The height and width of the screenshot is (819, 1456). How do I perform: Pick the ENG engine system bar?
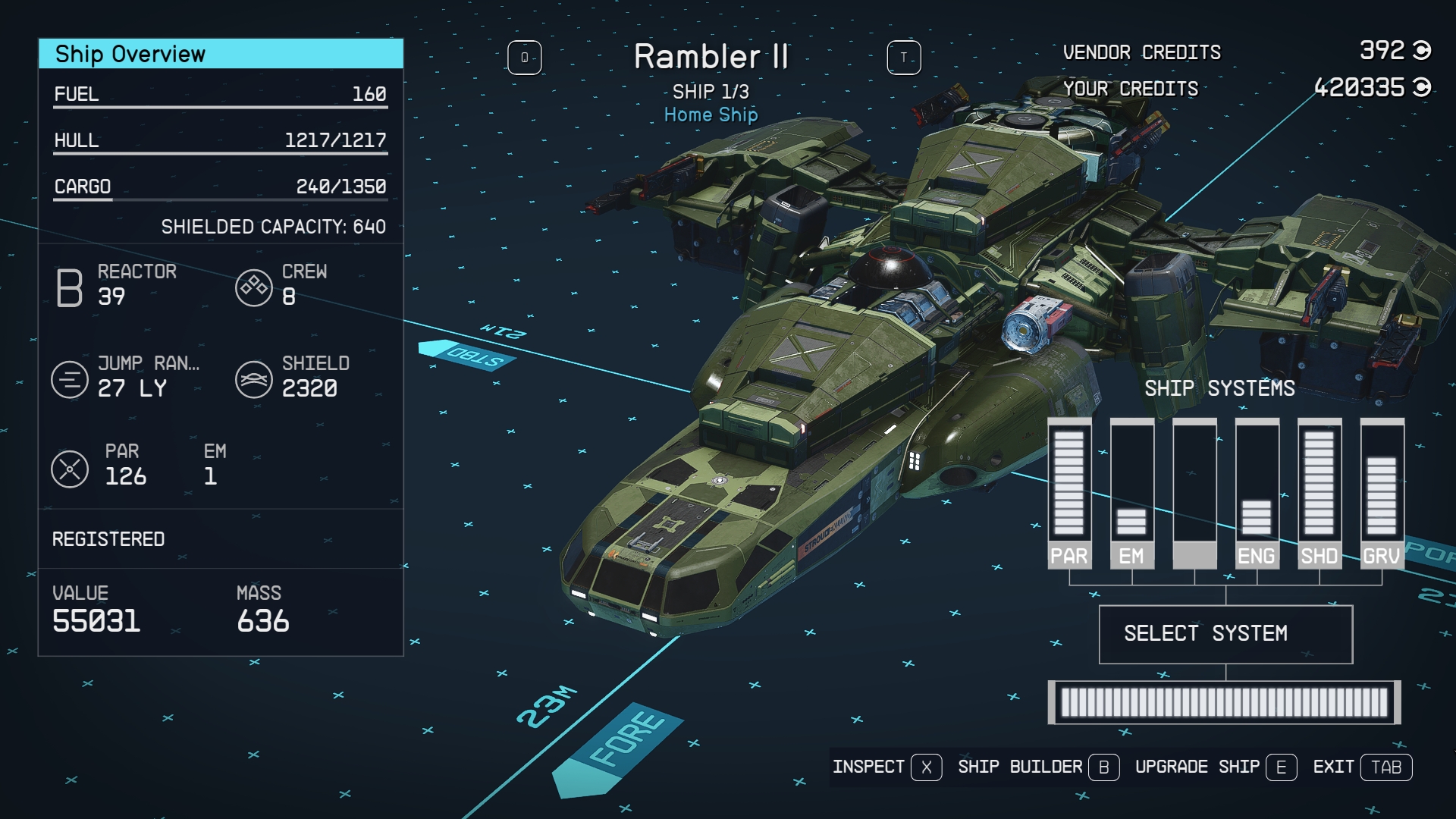click(1257, 493)
